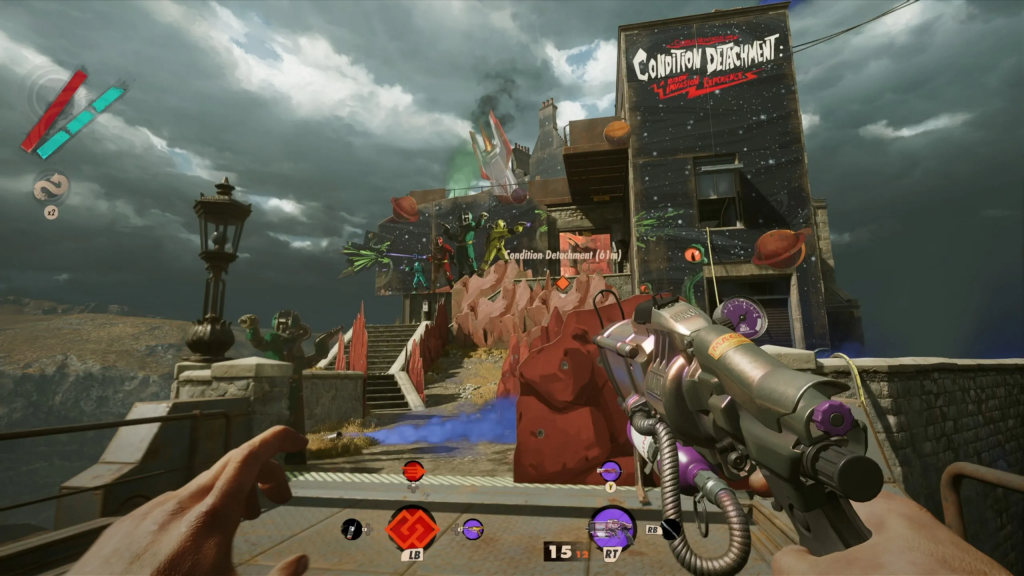Select the equipped purple gun icon
Screen dimensions: 1024x576
tap(611, 527)
